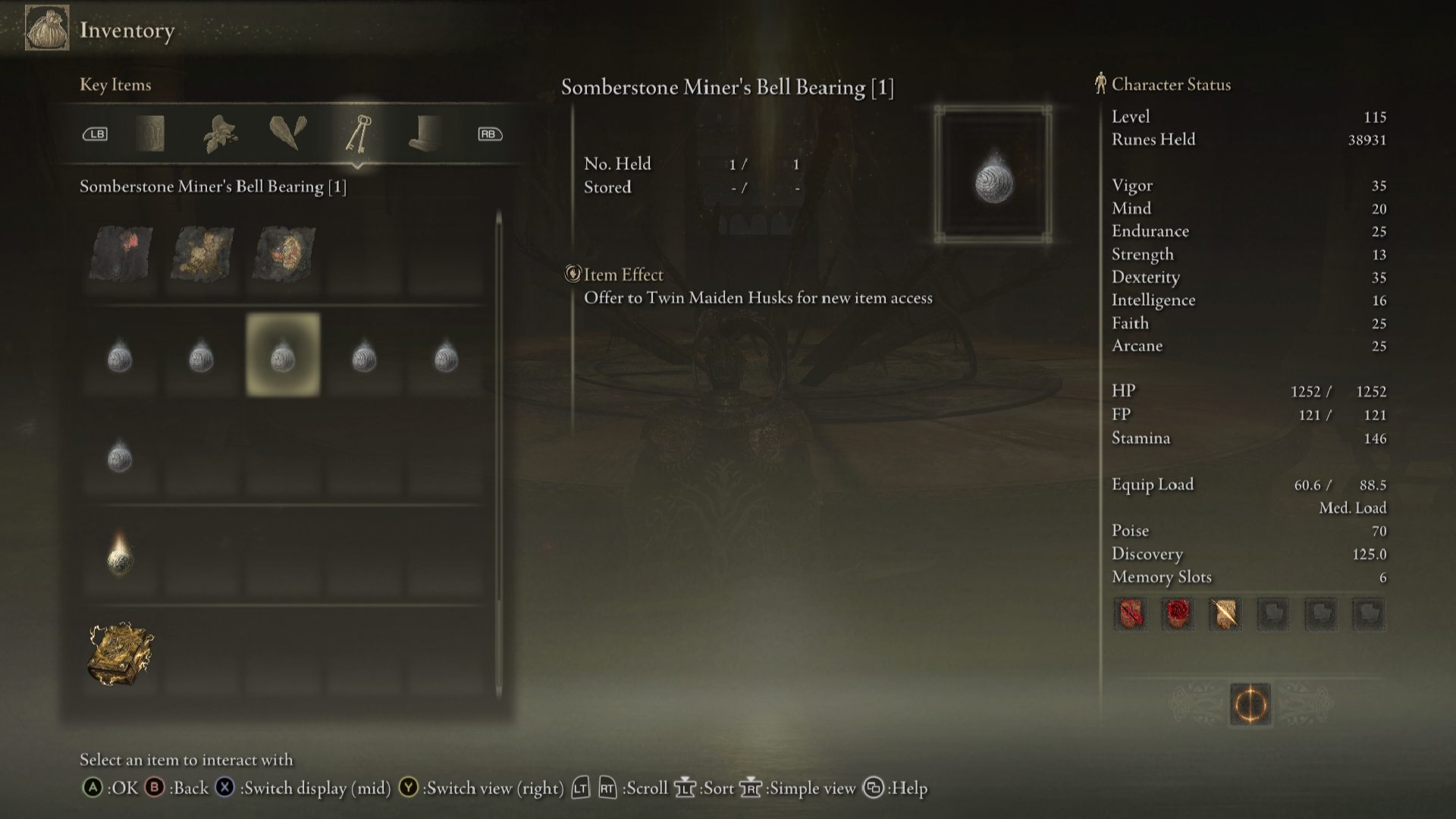Image resolution: width=1456 pixels, height=819 pixels.
Task: Open the top hat category tab
Action: tap(424, 134)
